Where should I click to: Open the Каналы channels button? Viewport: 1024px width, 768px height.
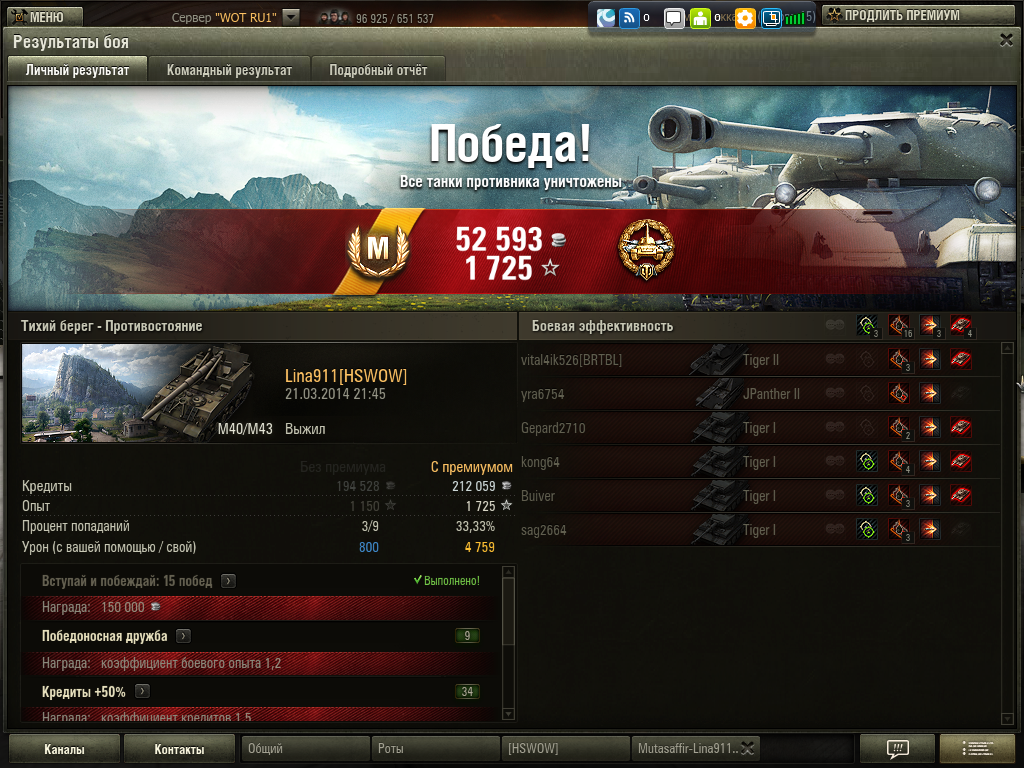(x=64, y=749)
